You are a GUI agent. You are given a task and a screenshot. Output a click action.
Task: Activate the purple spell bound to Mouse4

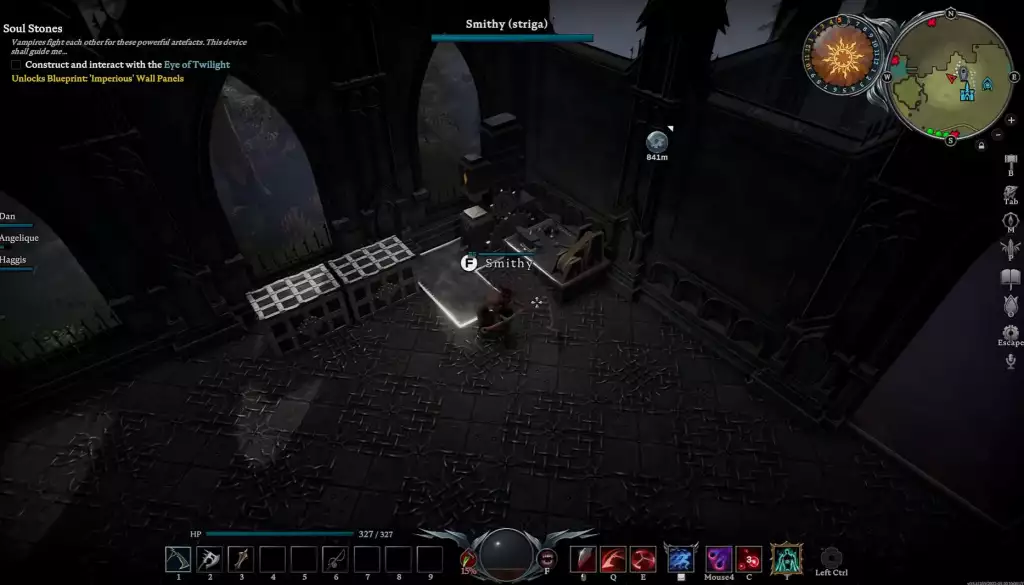coord(719,558)
